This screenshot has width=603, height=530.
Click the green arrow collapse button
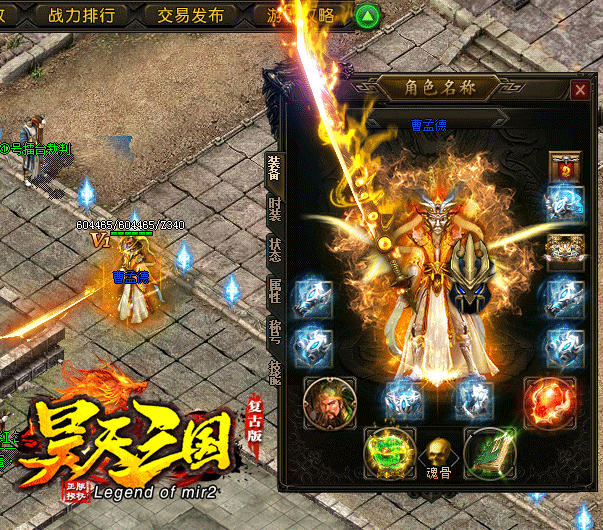[x=370, y=16]
